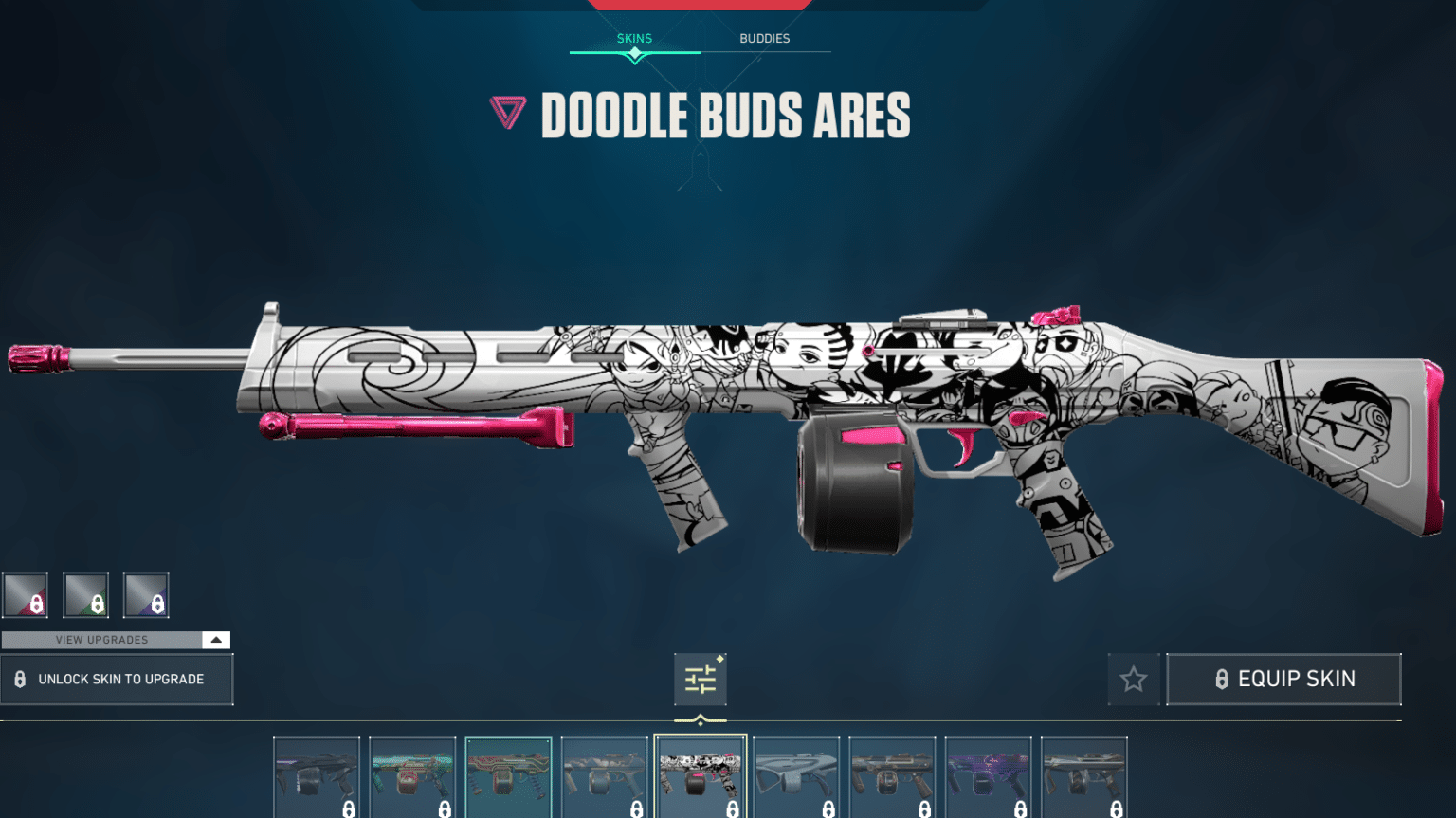
Task: Click Unlock Skin to Upgrade
Action: [x=117, y=679]
